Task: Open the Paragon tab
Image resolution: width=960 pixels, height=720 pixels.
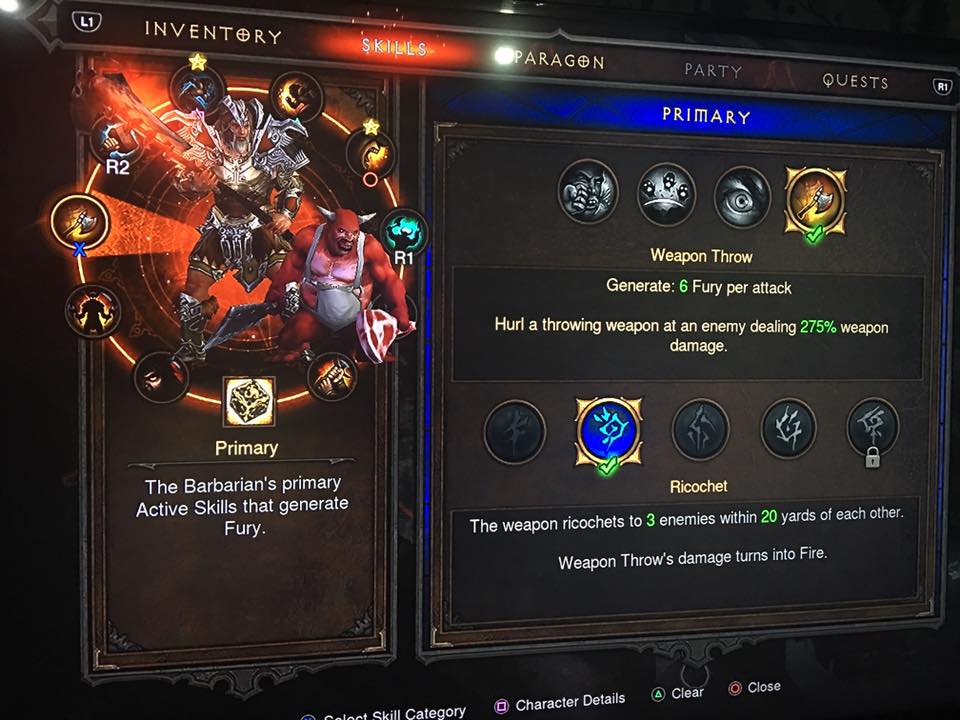Action: (560, 60)
